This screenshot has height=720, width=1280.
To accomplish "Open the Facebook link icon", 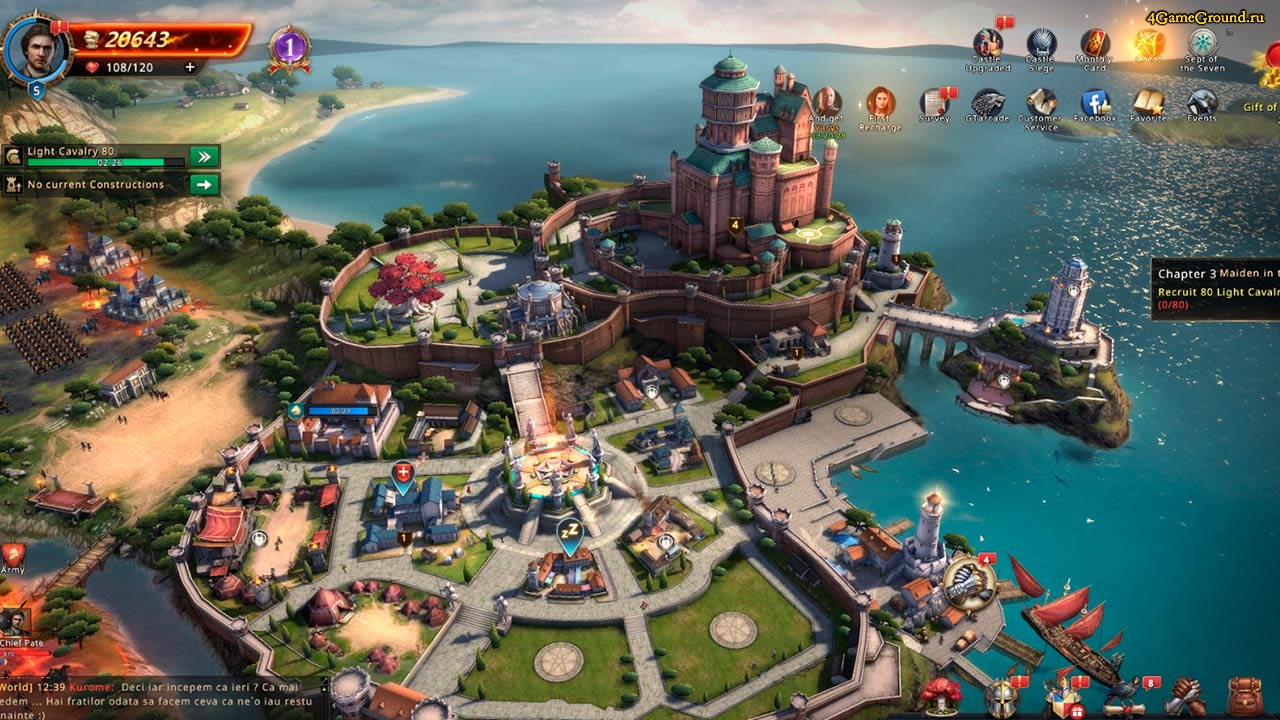I will click(x=1095, y=104).
